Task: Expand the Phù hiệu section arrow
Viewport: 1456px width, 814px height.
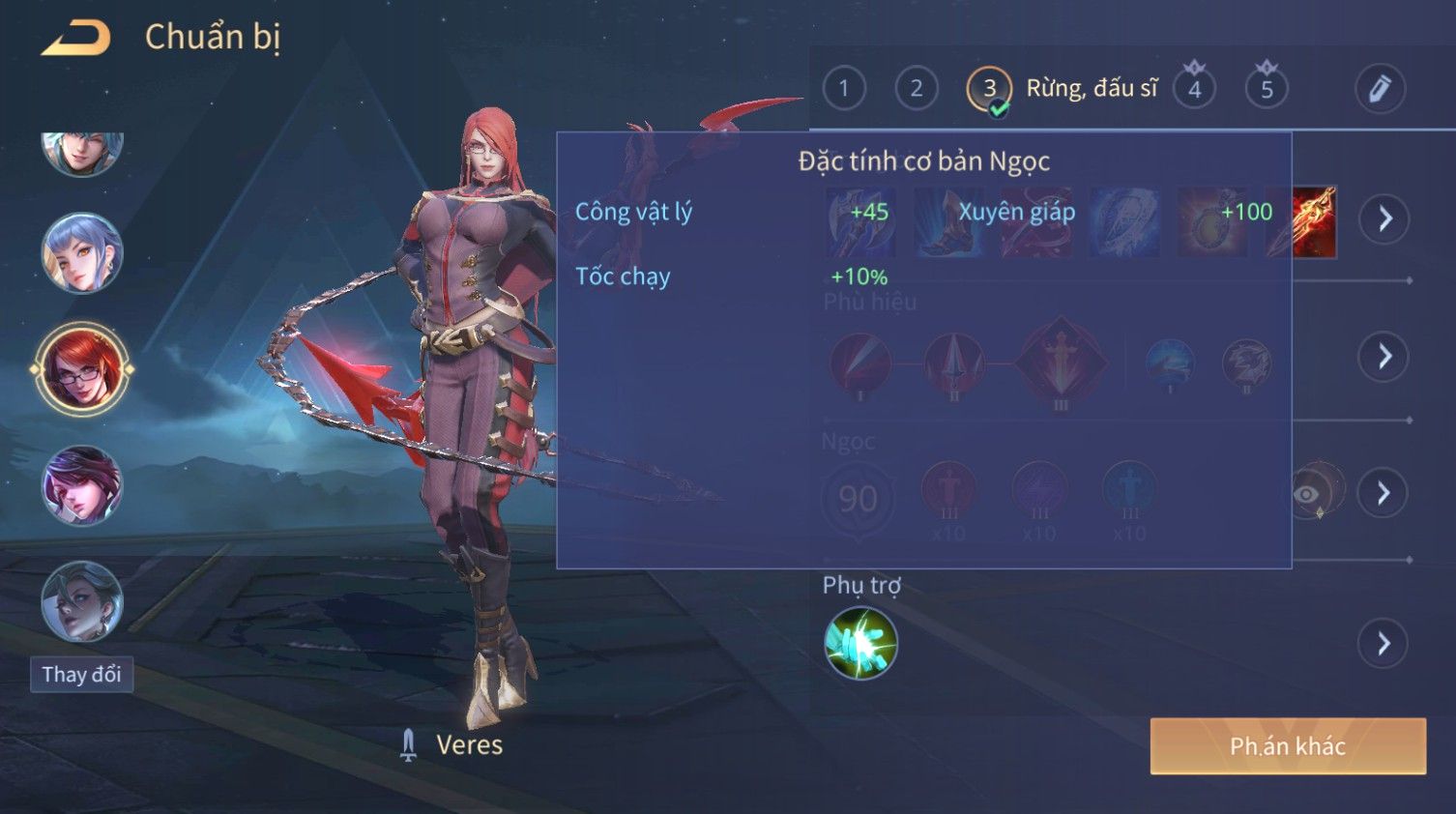Action: (x=1384, y=357)
